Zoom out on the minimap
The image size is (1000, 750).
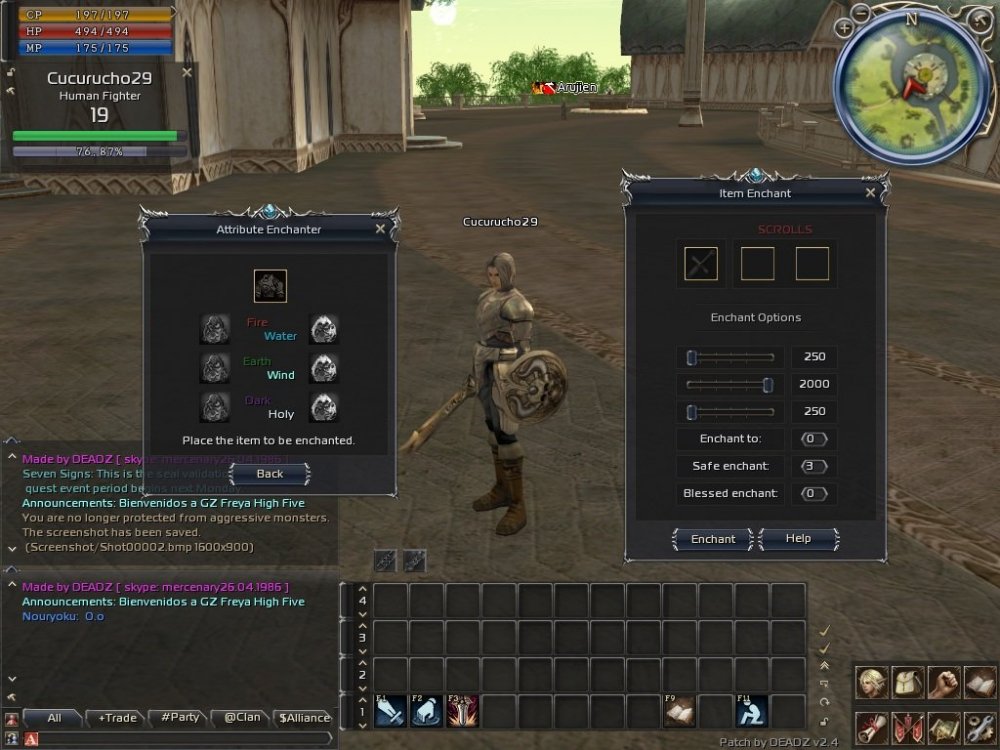pyautogui.click(x=862, y=13)
